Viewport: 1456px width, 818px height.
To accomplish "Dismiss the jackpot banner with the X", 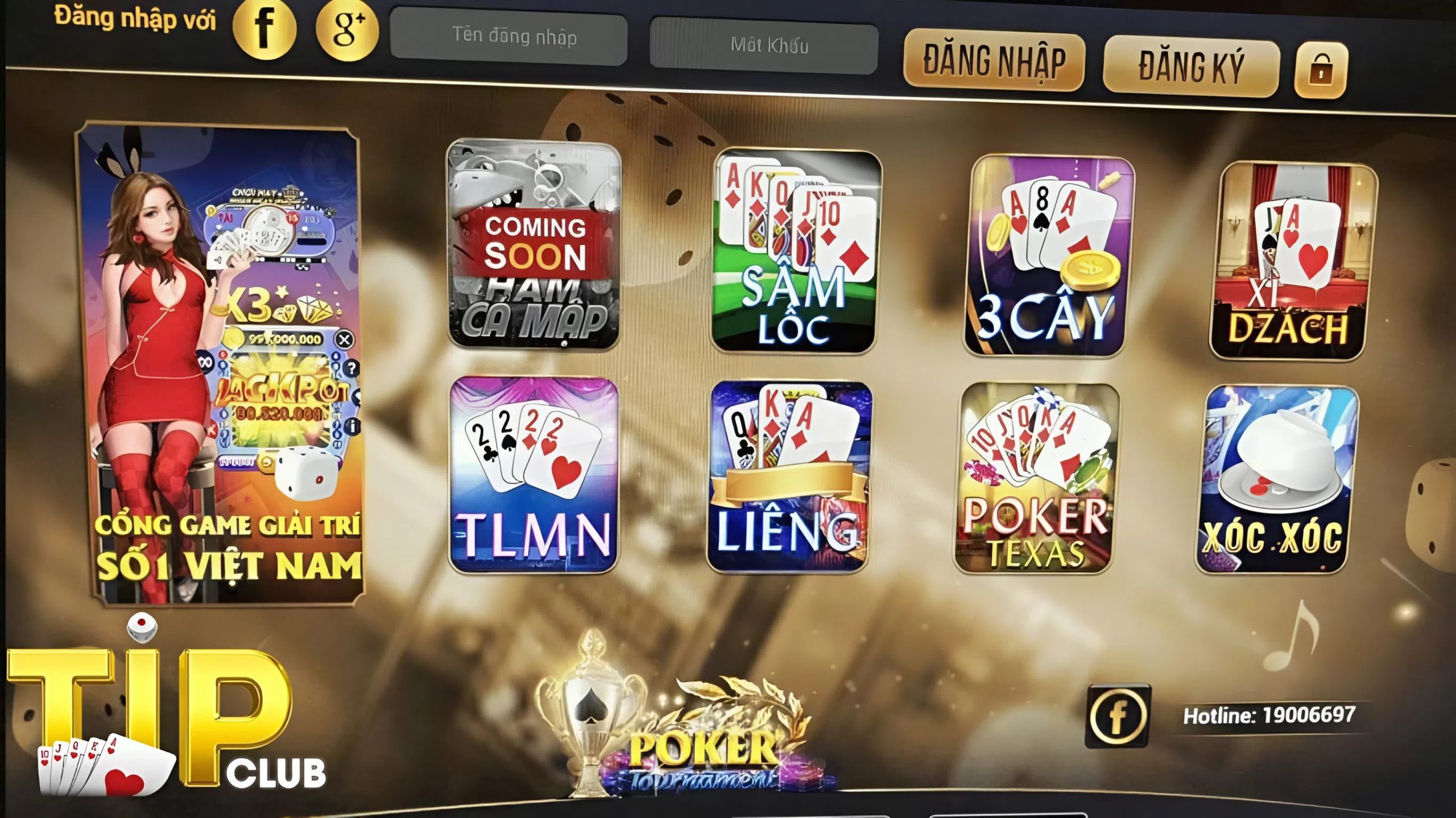I will click(x=345, y=339).
